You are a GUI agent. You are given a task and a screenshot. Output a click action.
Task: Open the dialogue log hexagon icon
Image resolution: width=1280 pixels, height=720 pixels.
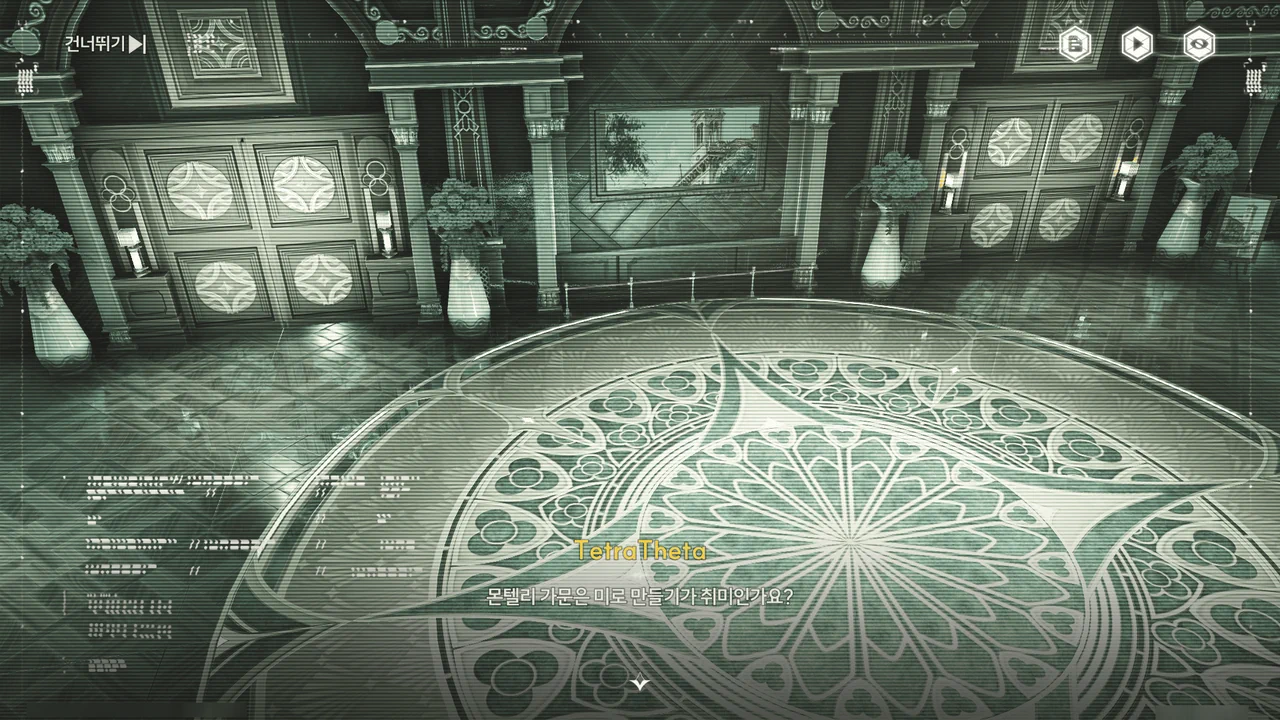[x=1075, y=44]
